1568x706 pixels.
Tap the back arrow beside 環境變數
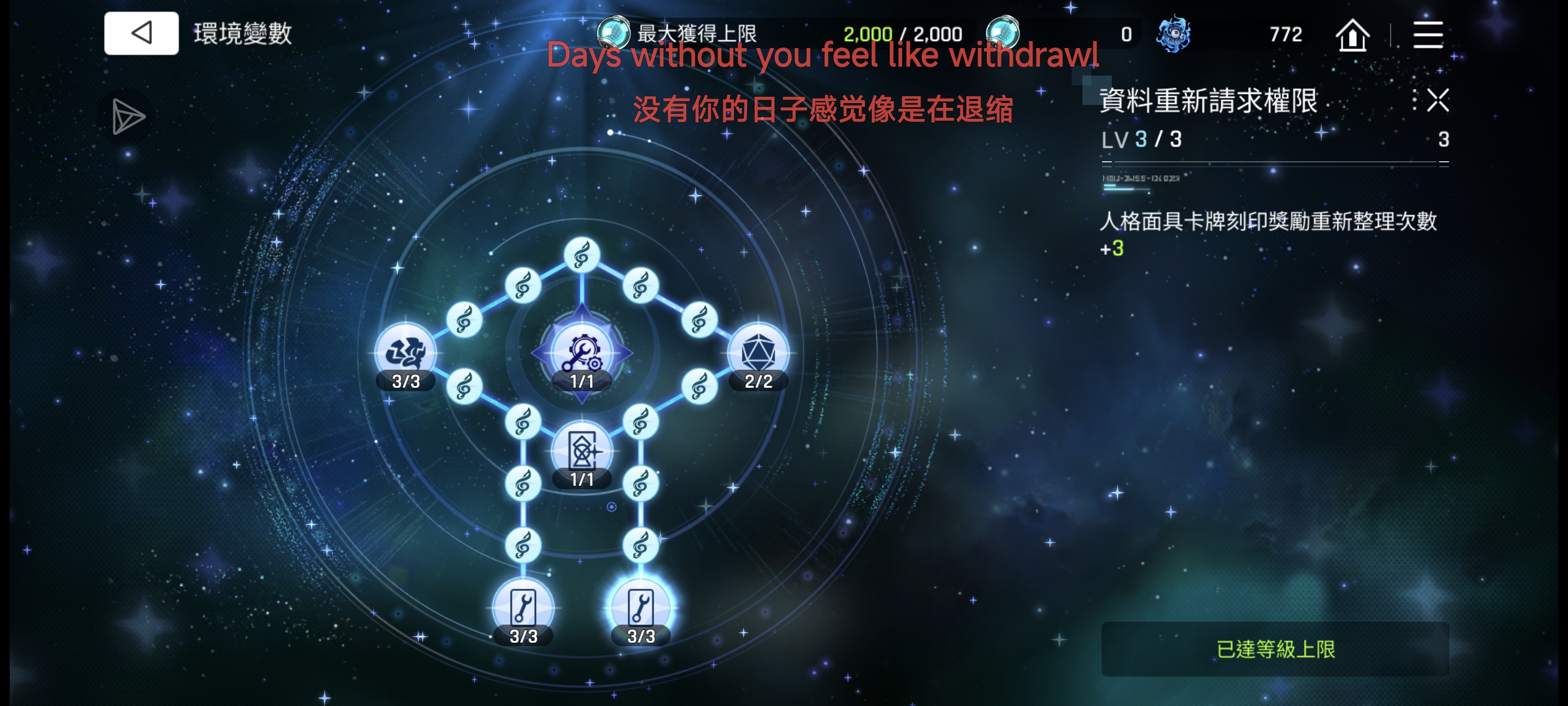tap(141, 32)
